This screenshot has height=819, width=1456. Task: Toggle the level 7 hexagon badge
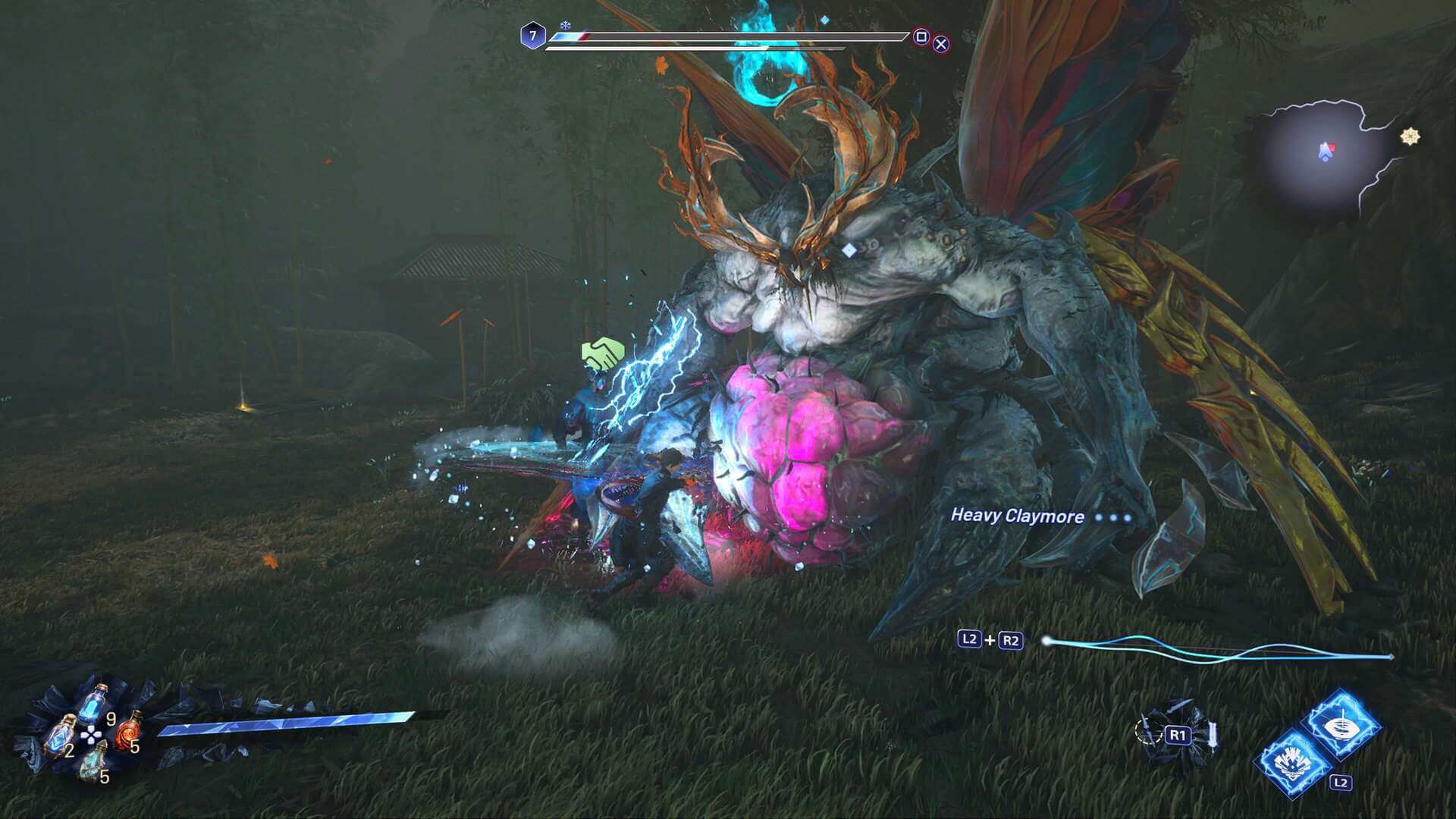pos(532,34)
